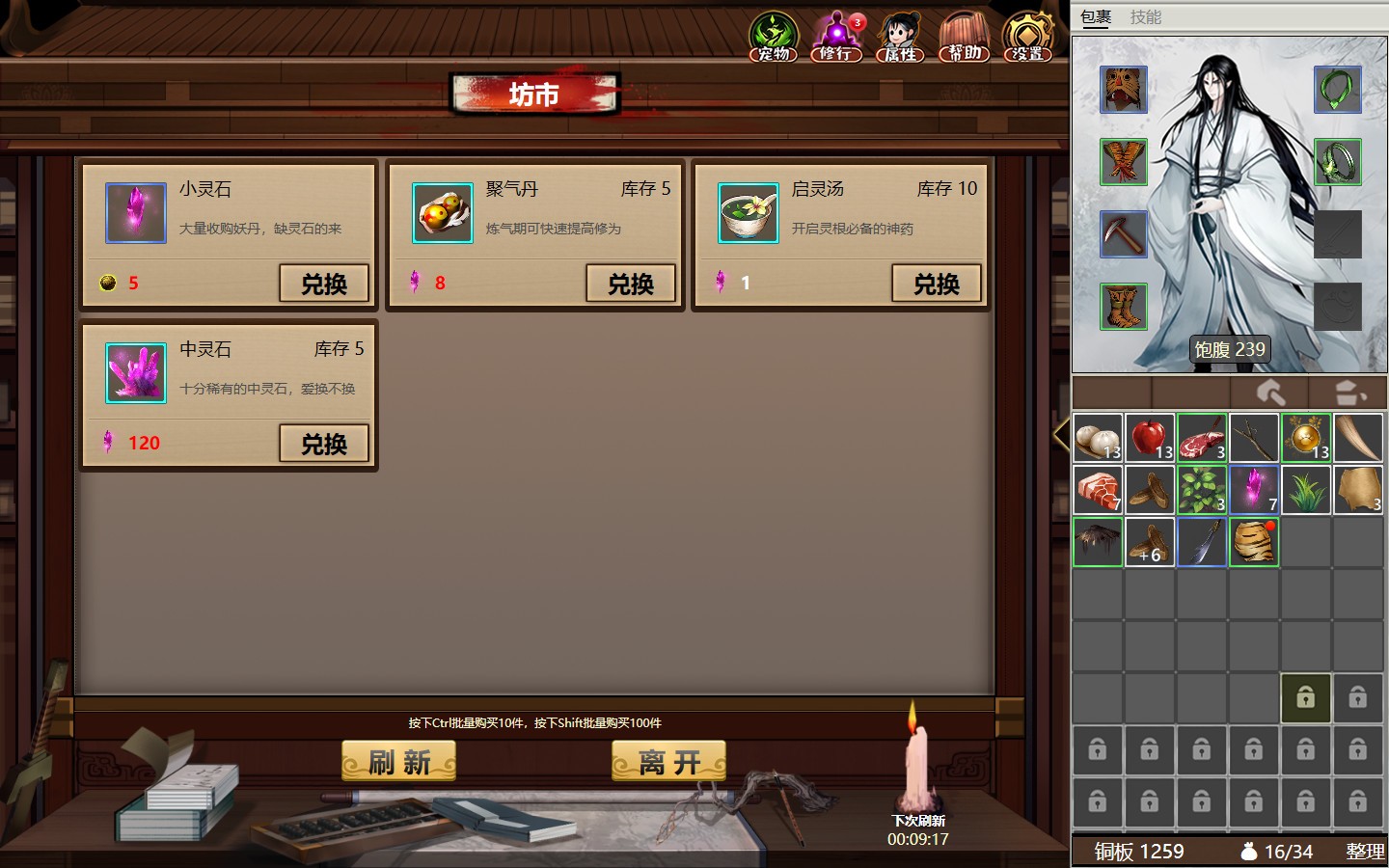Select the 包裹 backpack tab
Viewport: 1389px width, 868px height.
pos(1097,16)
